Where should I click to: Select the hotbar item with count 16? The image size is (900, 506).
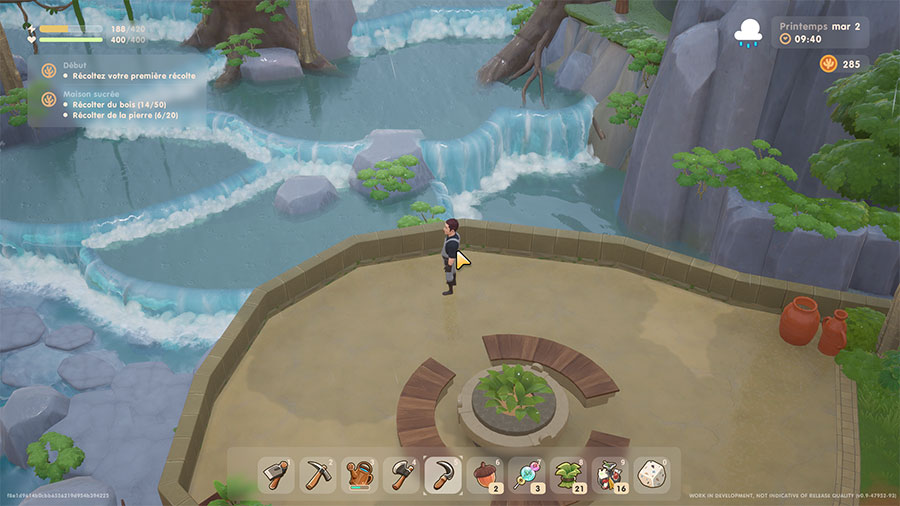click(x=610, y=474)
